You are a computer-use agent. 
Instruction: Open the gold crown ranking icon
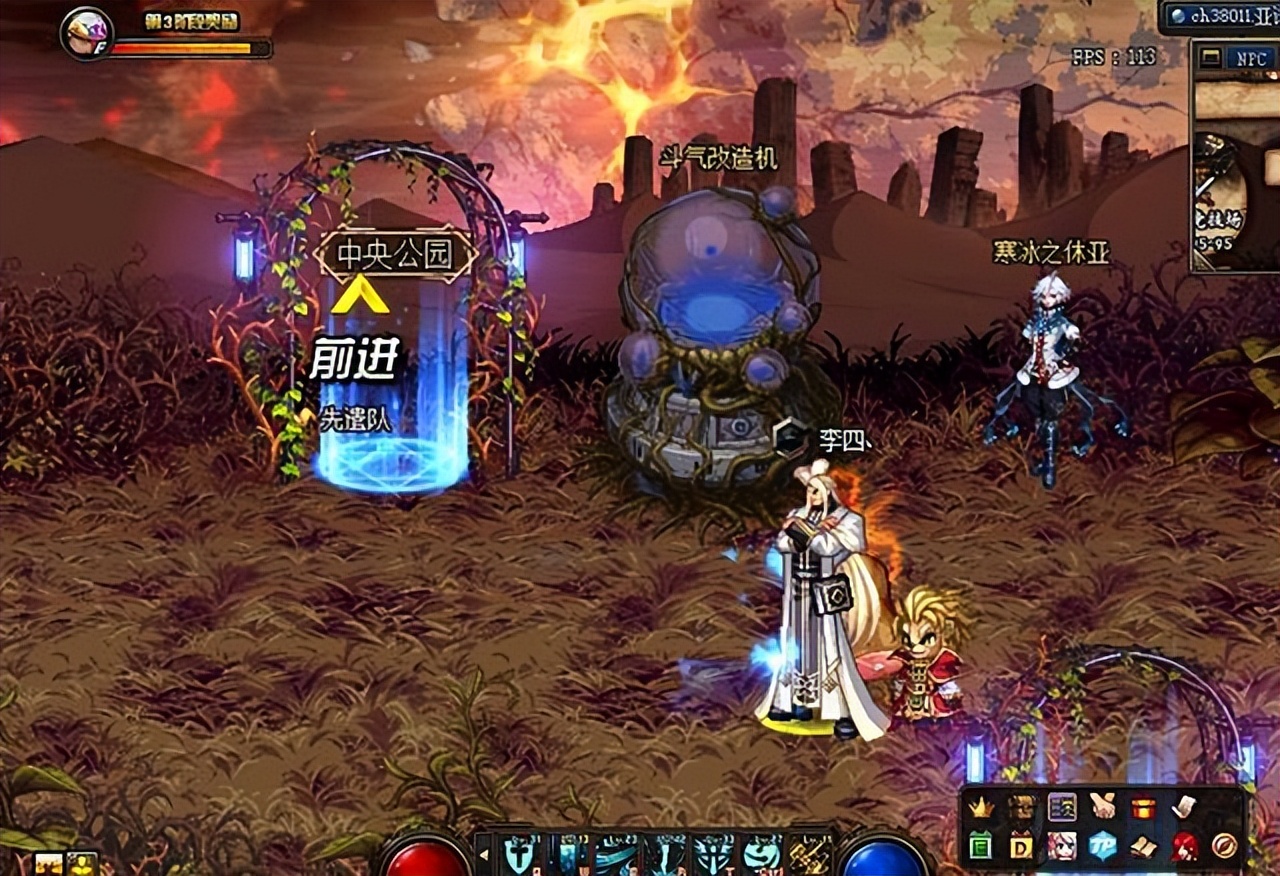pos(982,807)
